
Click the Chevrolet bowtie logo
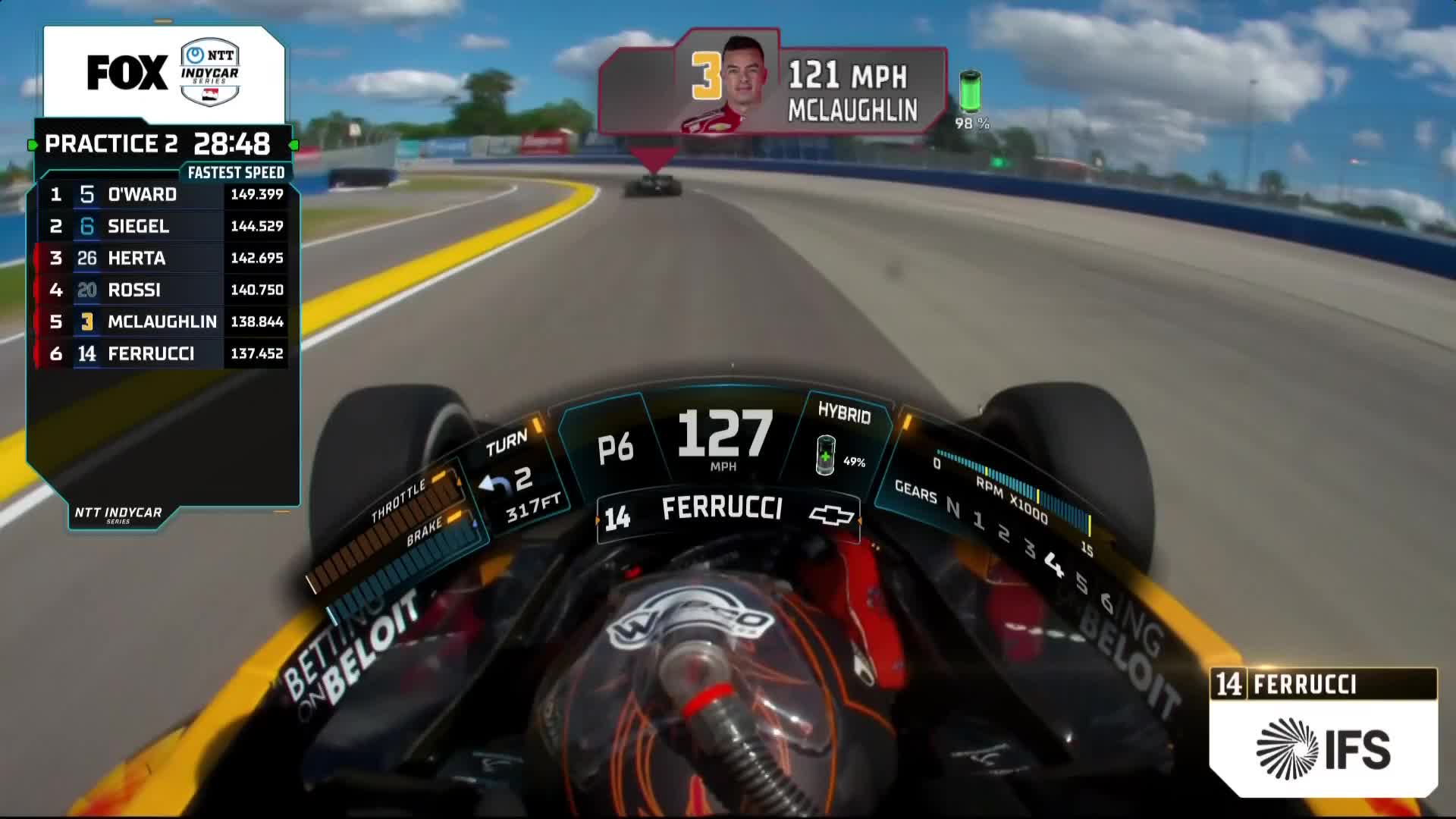tap(831, 516)
